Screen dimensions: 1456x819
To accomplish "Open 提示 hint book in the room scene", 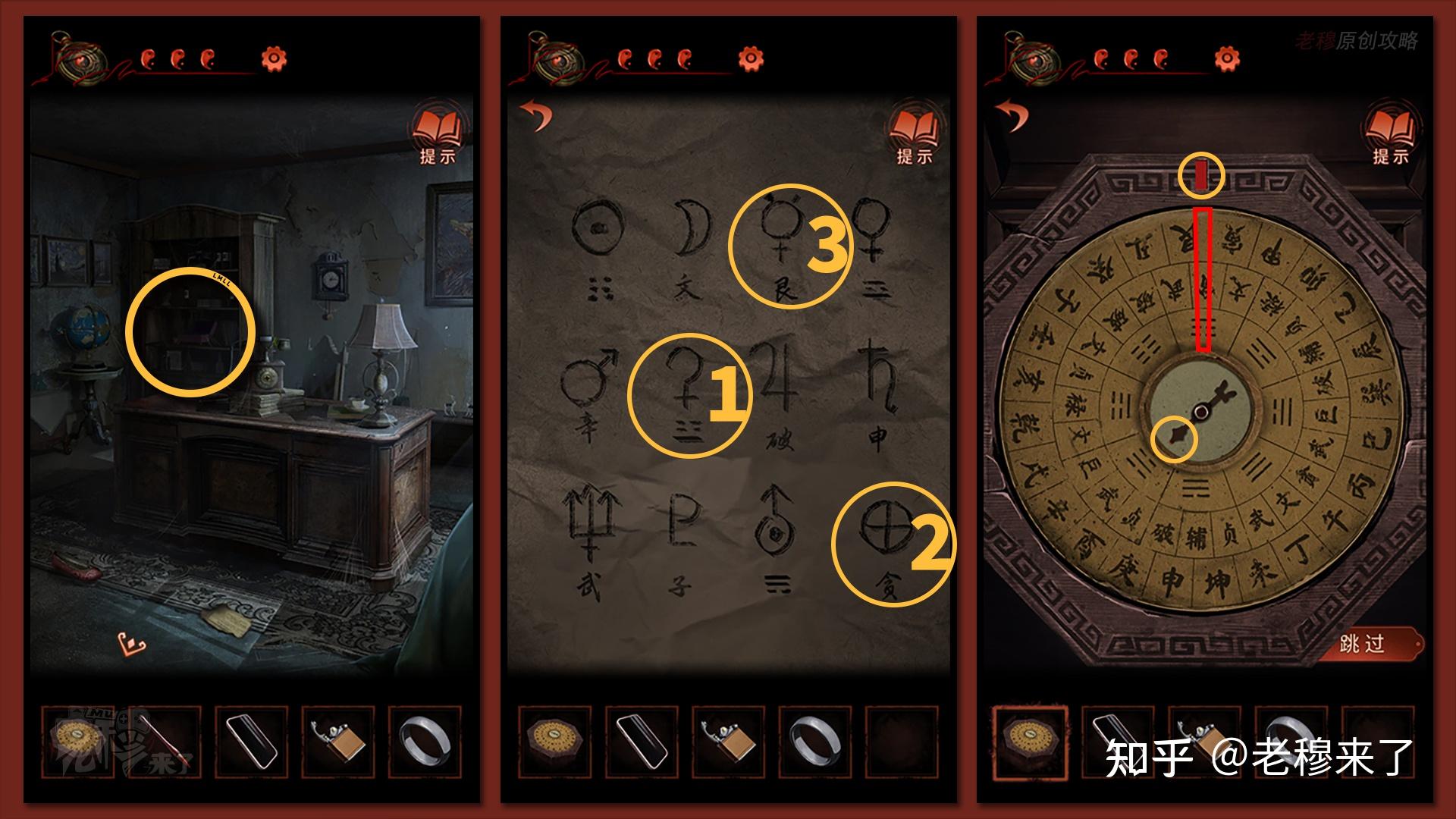I will pyautogui.click(x=438, y=135).
